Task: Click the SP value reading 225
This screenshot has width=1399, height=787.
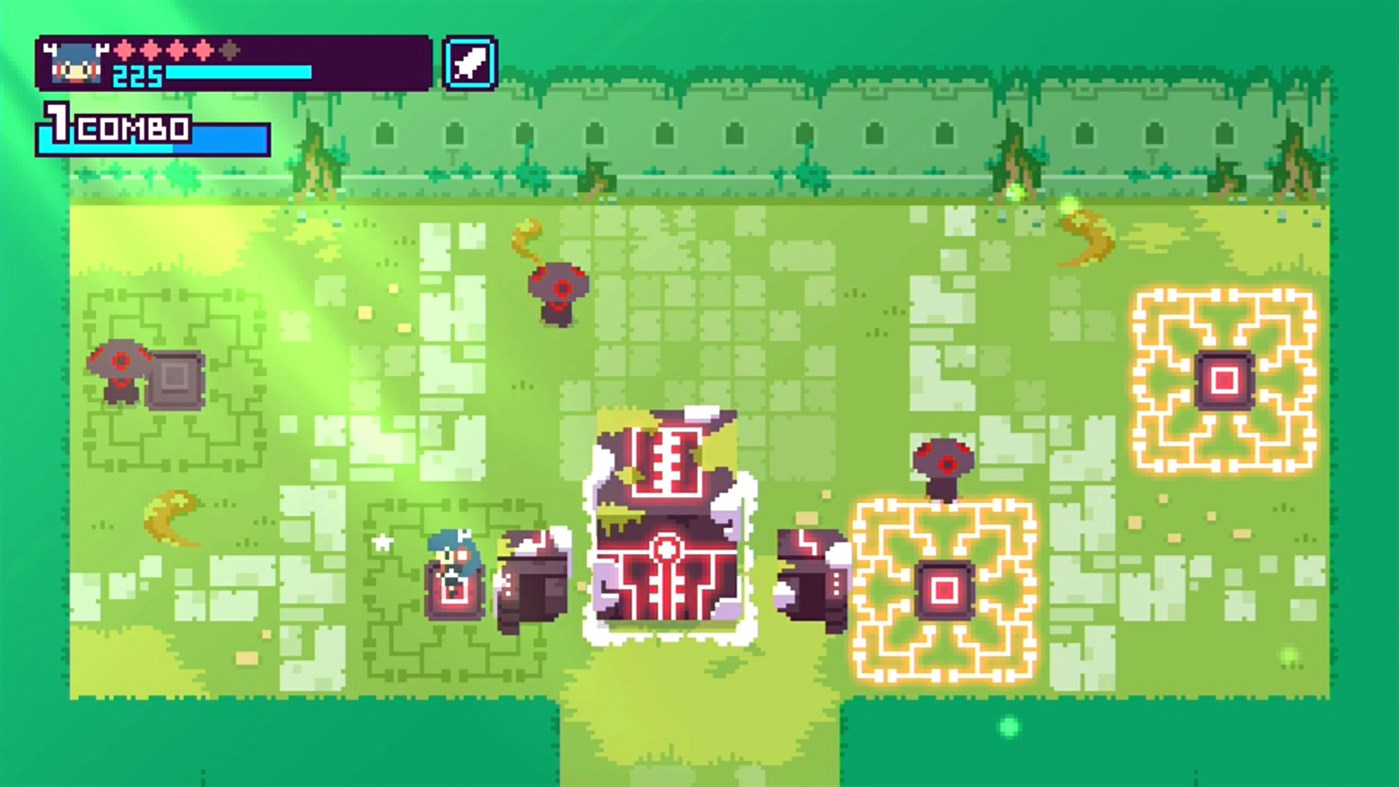Action: 139,75
